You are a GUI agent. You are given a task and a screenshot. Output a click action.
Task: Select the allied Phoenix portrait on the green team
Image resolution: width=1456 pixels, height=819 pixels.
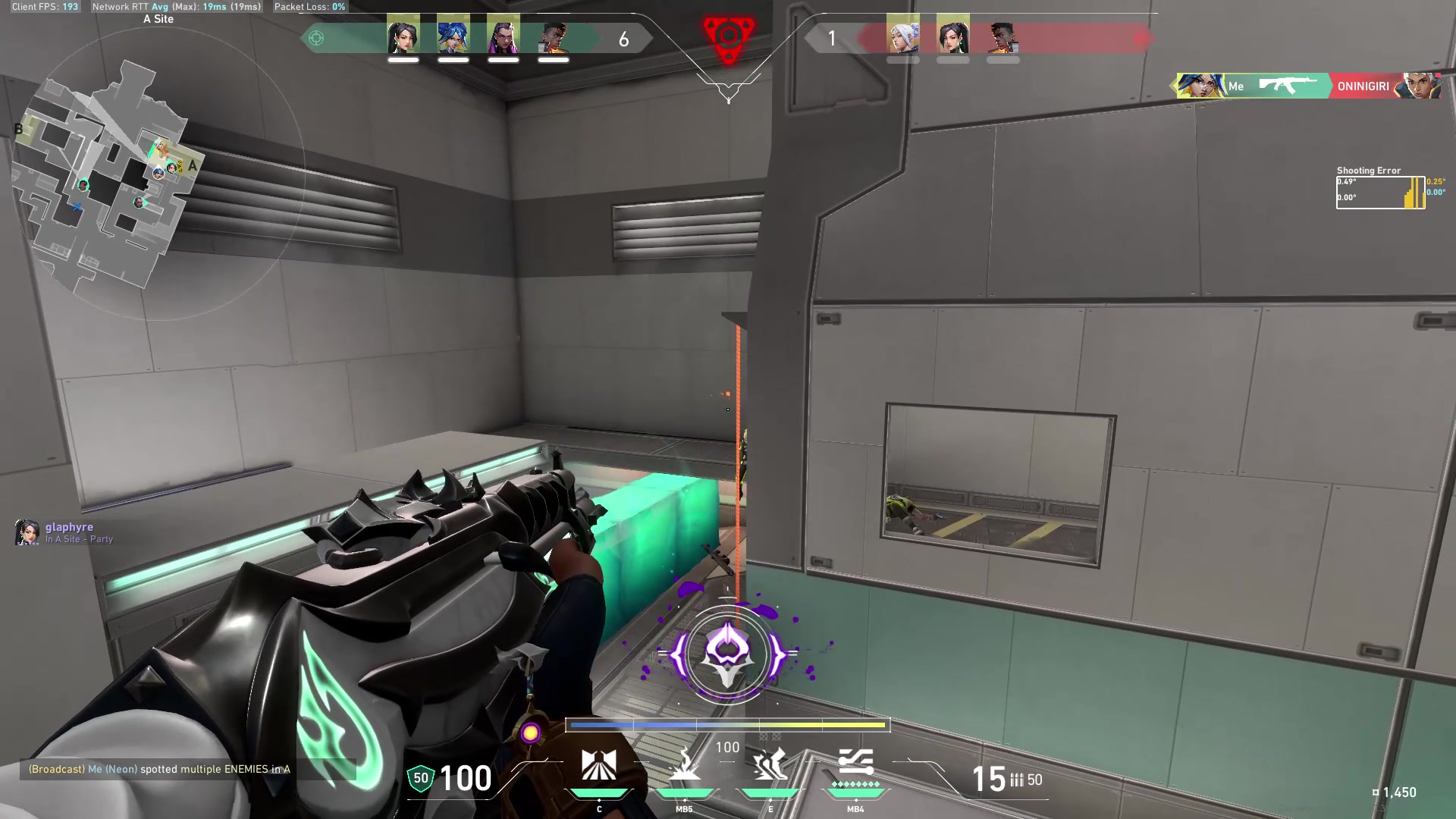[554, 36]
